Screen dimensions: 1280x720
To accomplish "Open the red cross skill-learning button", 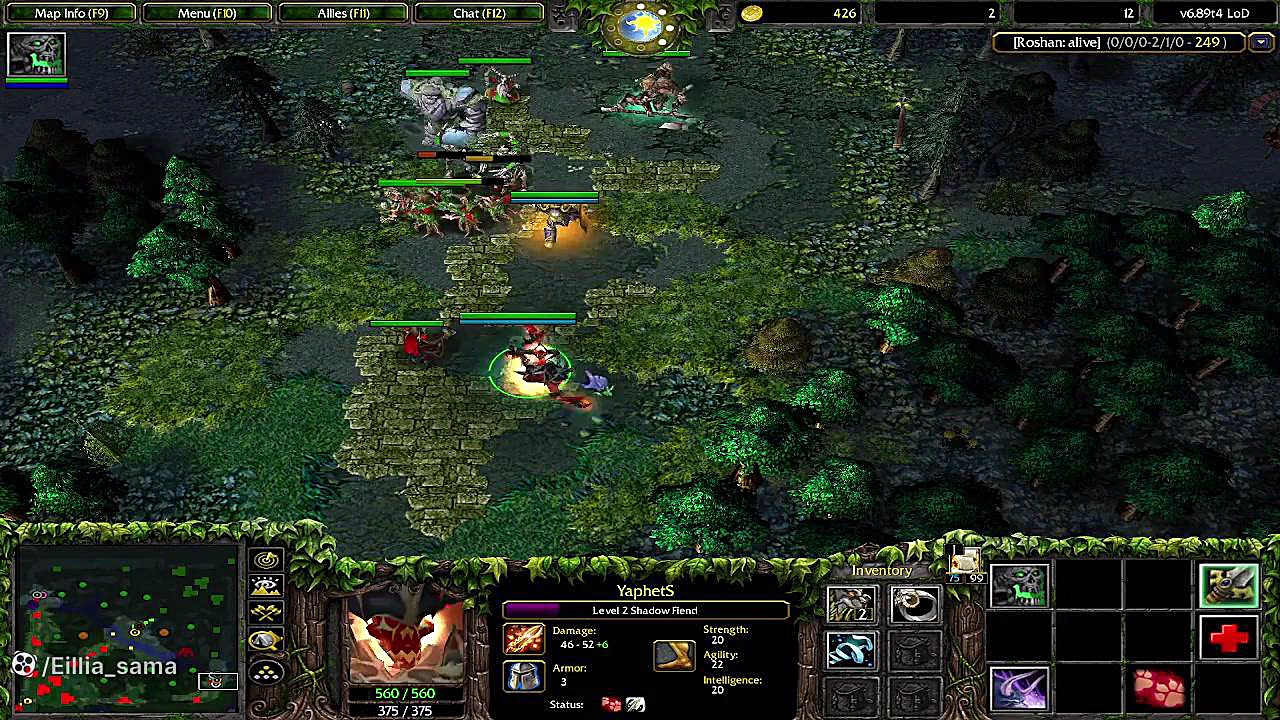I will tap(1229, 637).
